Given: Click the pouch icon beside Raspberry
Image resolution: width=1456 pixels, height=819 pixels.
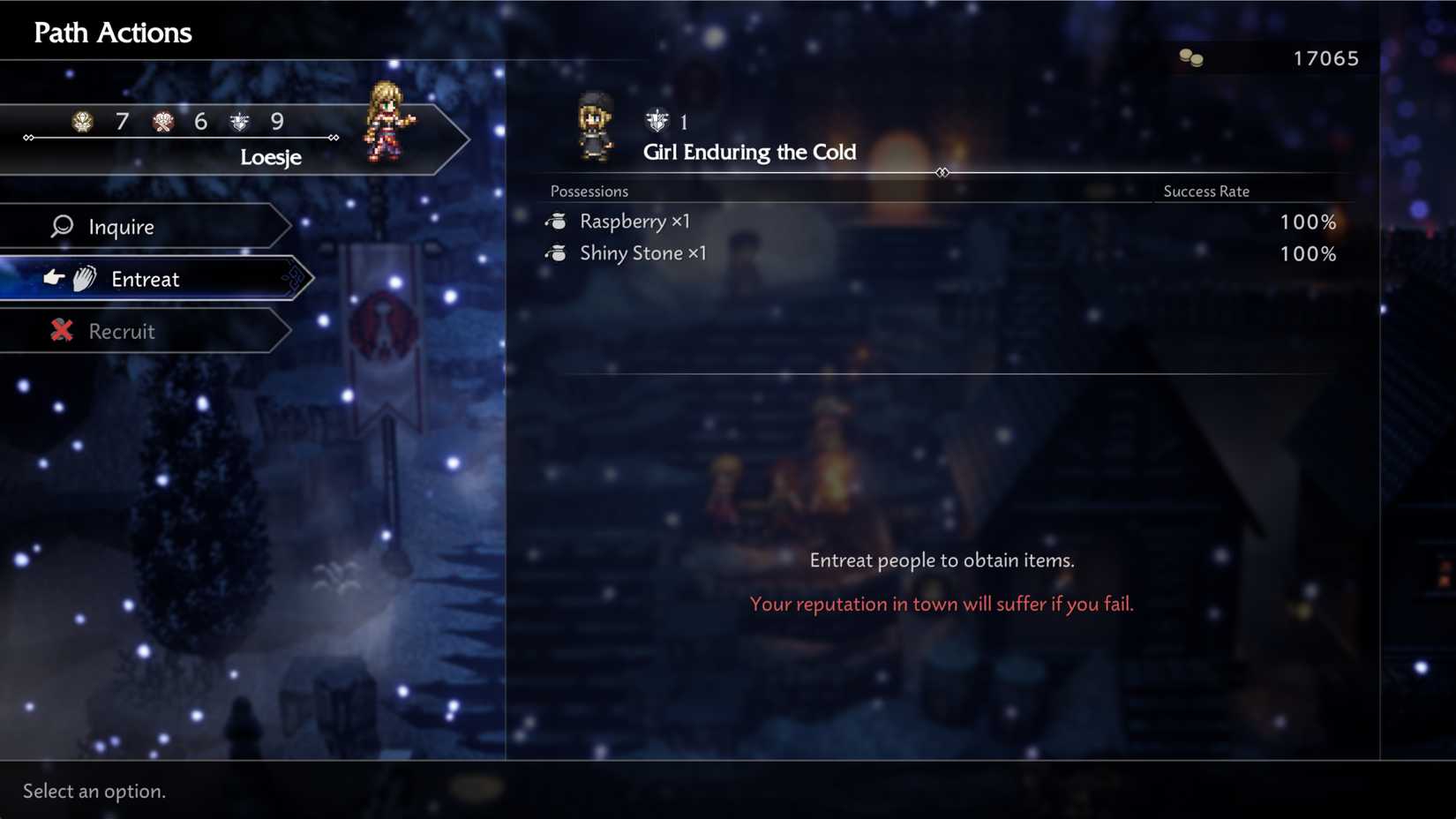Looking at the screenshot, I should (x=557, y=222).
